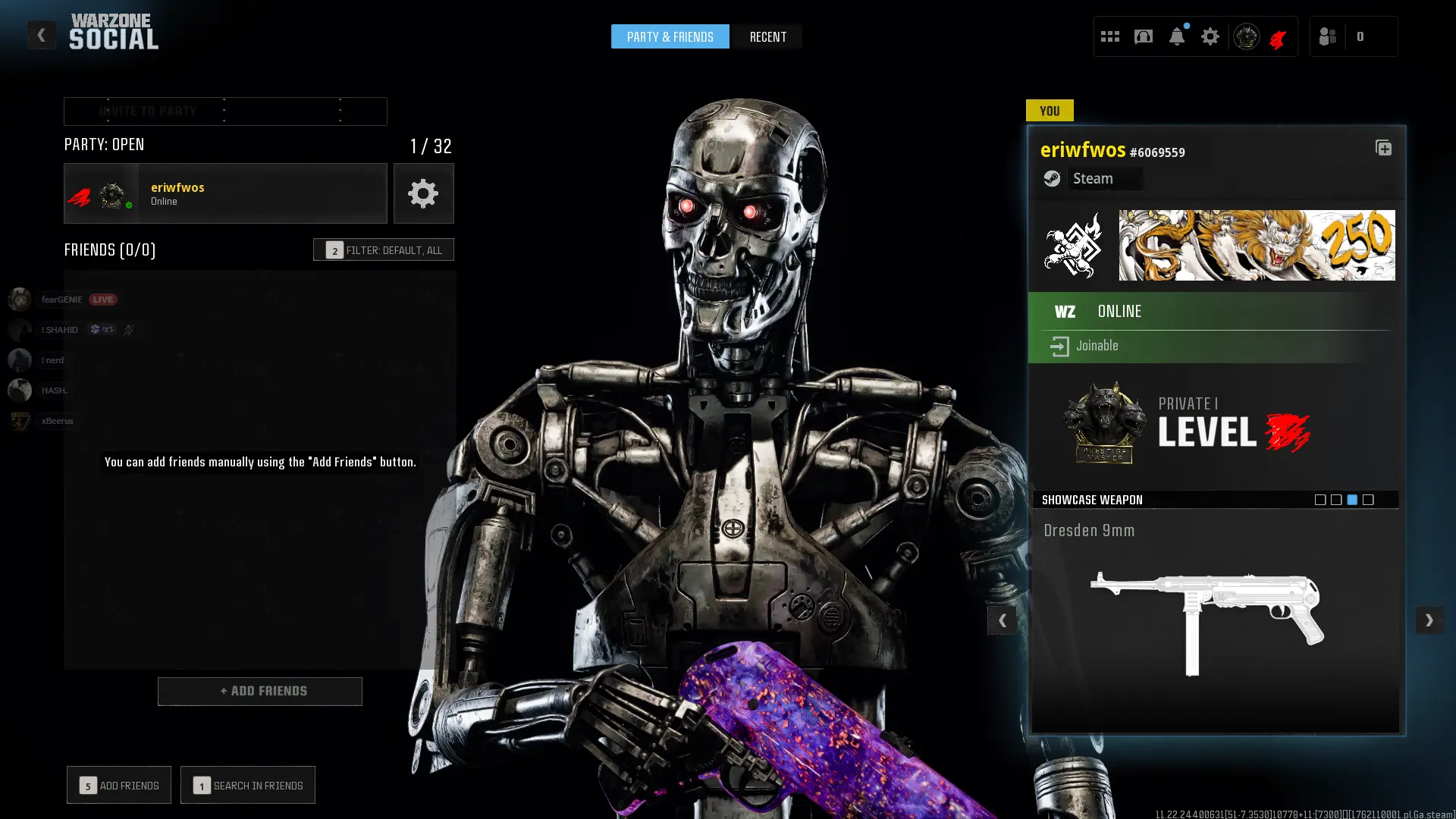Screen dimensions: 1456x819
Task: Go back using the top-left arrow
Action: 41,35
